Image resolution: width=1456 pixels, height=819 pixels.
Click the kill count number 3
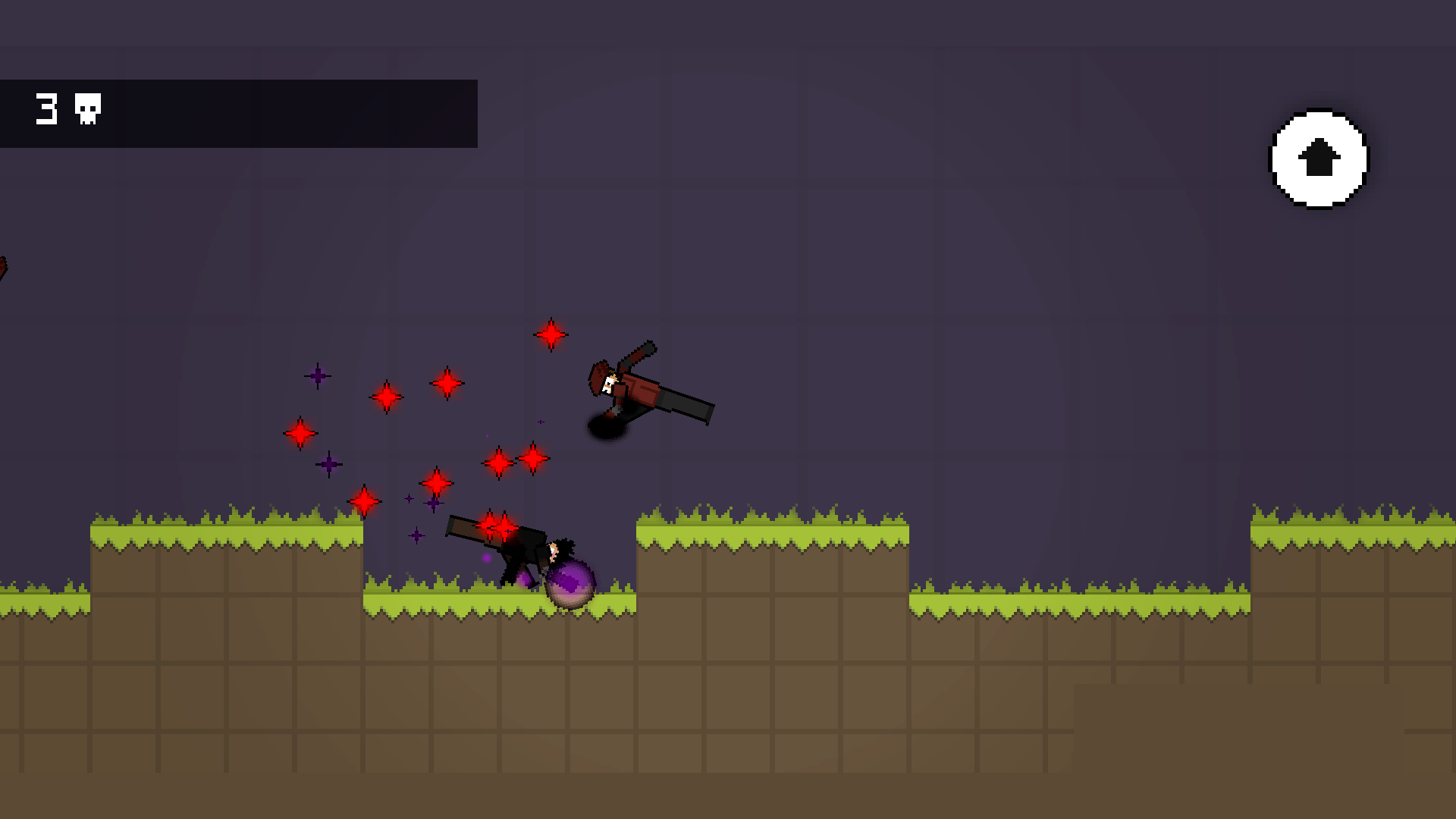(x=47, y=108)
